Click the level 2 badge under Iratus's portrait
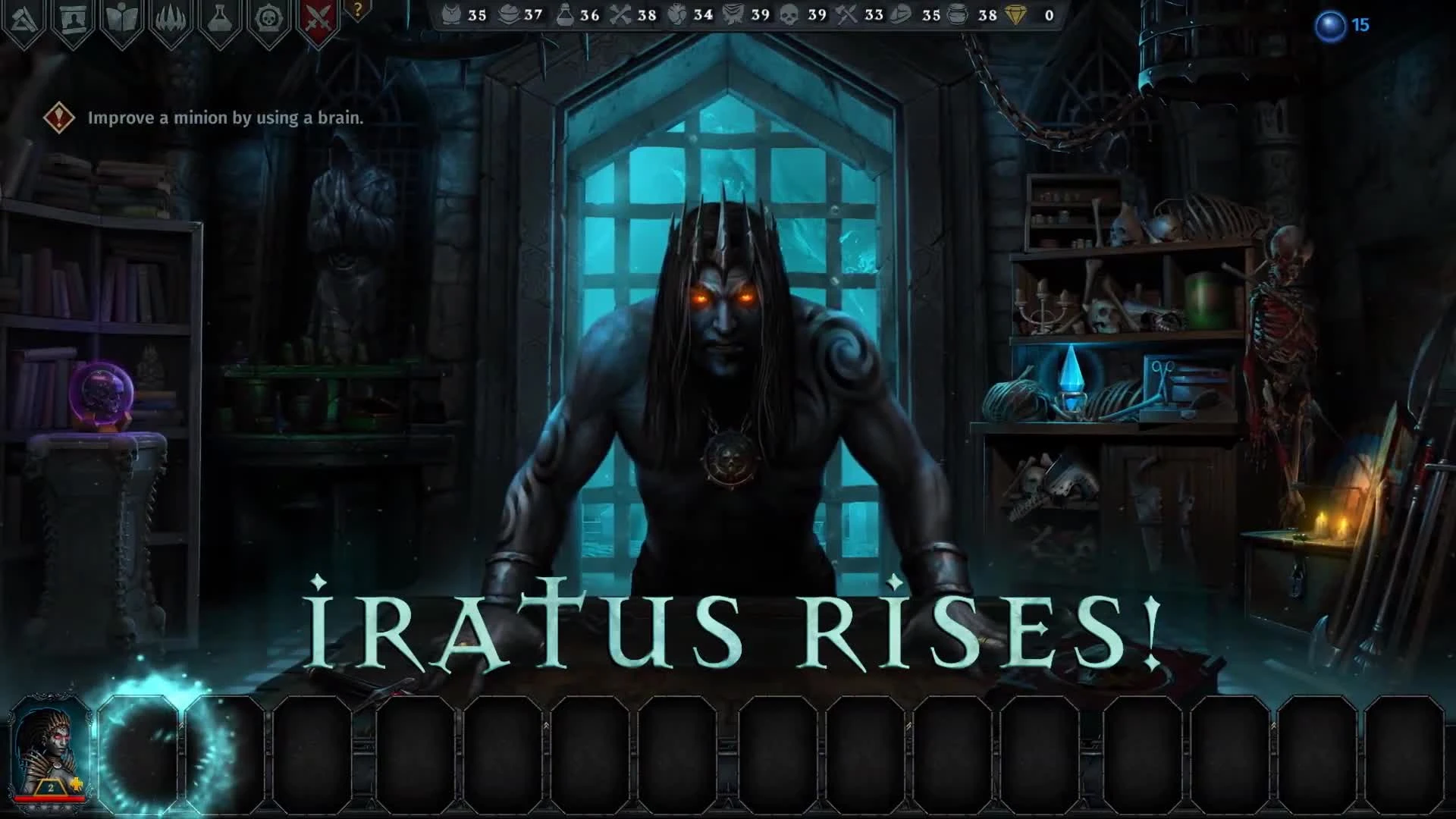 [x=50, y=787]
